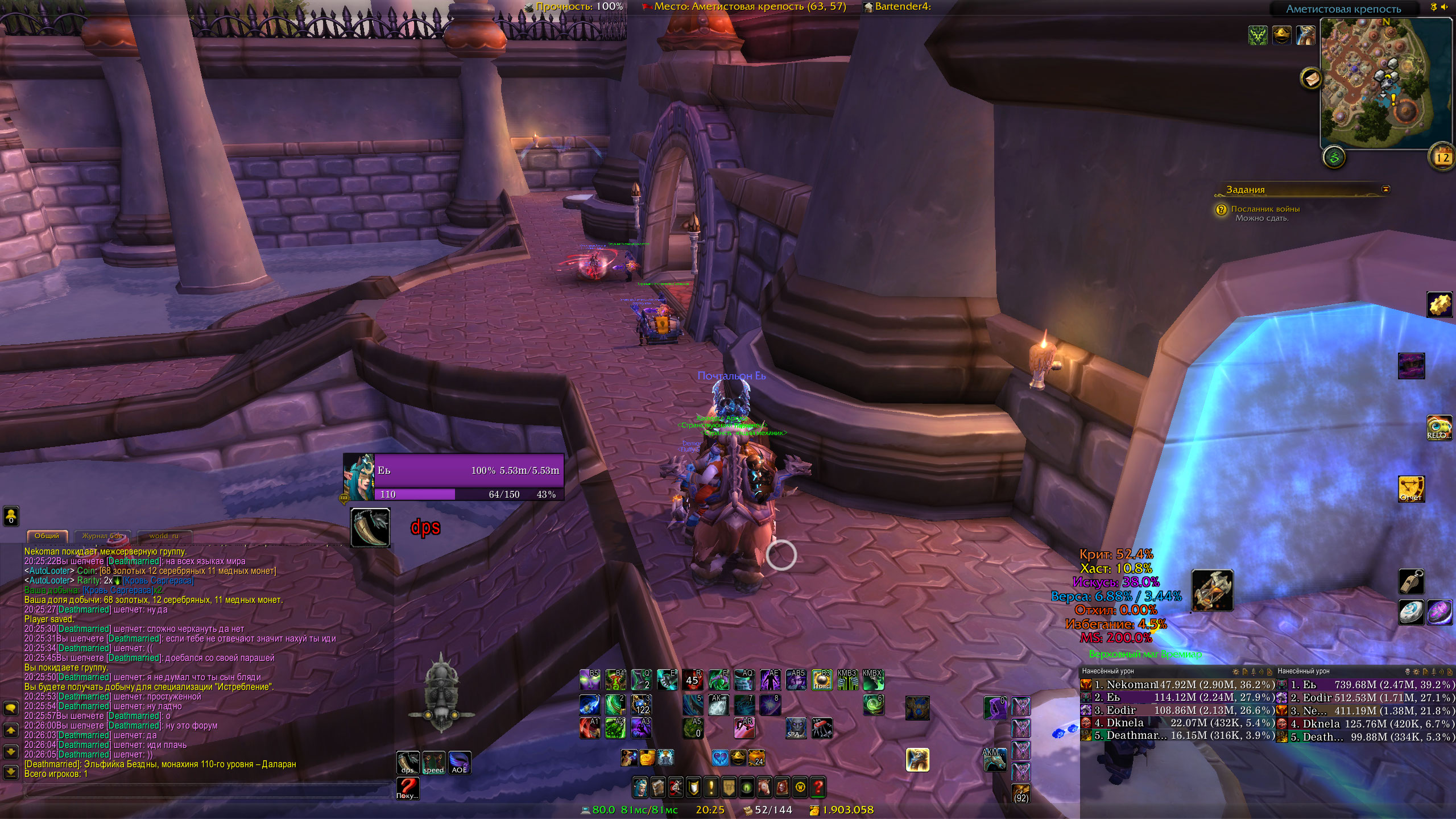
Task: Select Nekoman's row in the damage meter
Action: 1177,685
